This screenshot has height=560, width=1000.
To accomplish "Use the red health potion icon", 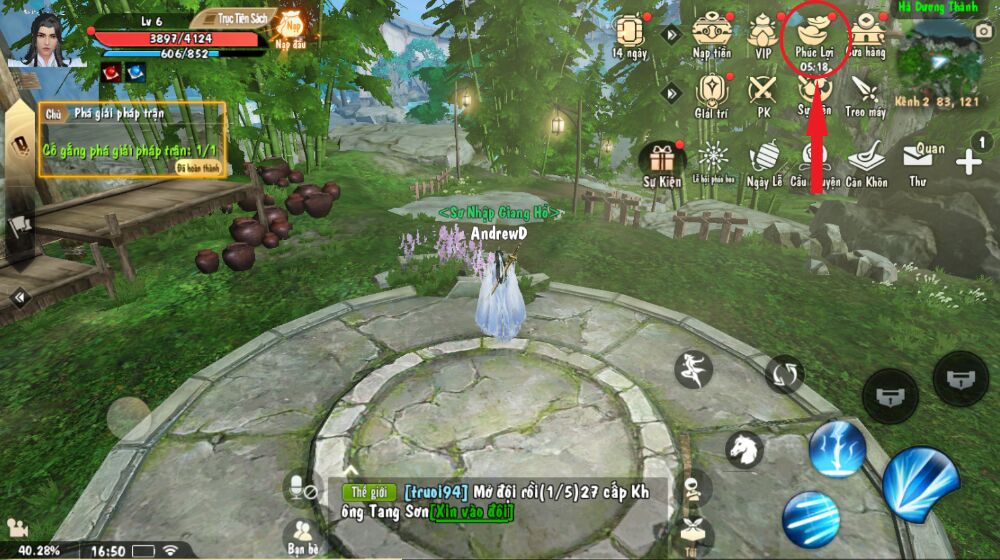I will (x=110, y=72).
